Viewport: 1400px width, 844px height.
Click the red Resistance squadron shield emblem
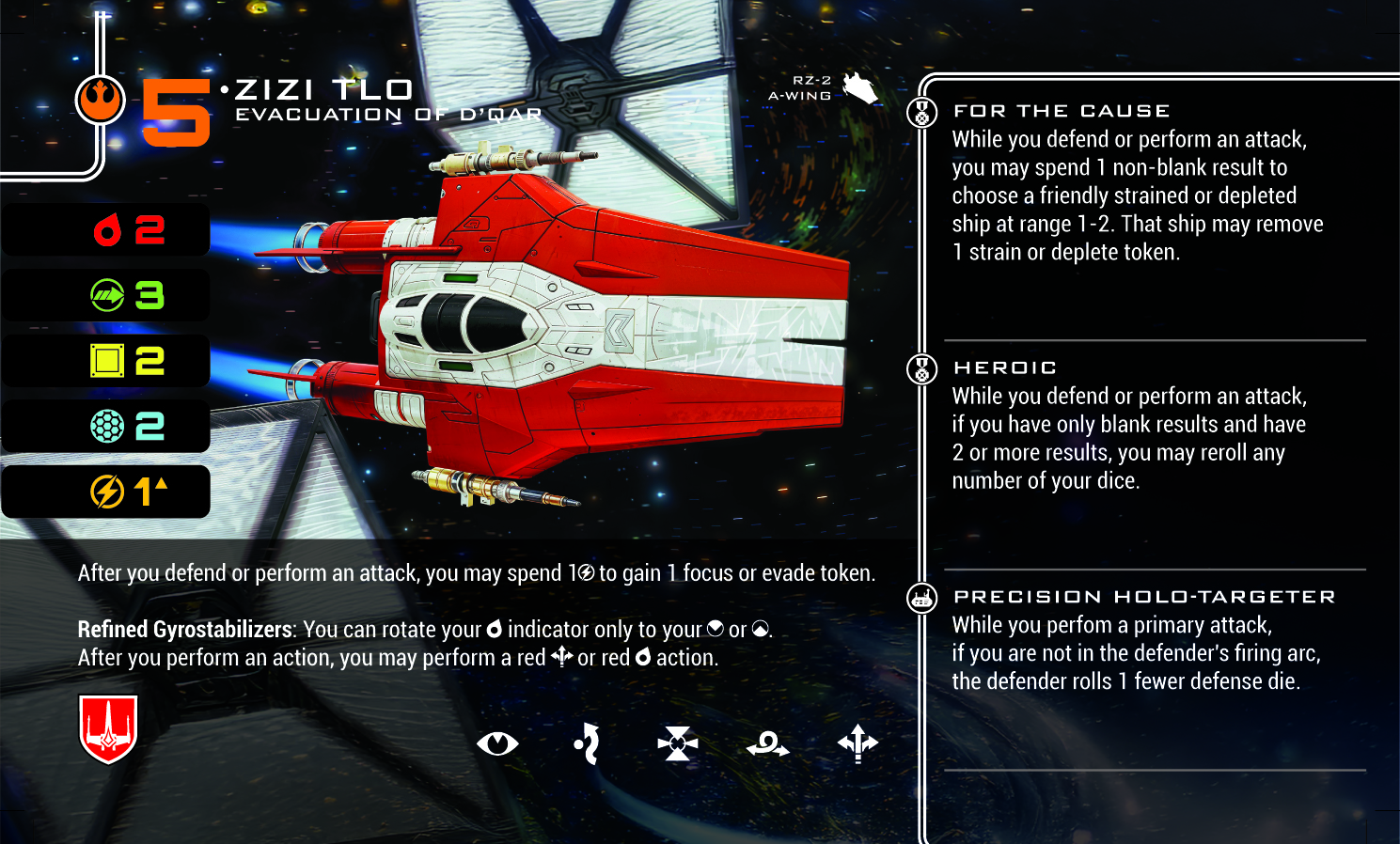[x=109, y=728]
